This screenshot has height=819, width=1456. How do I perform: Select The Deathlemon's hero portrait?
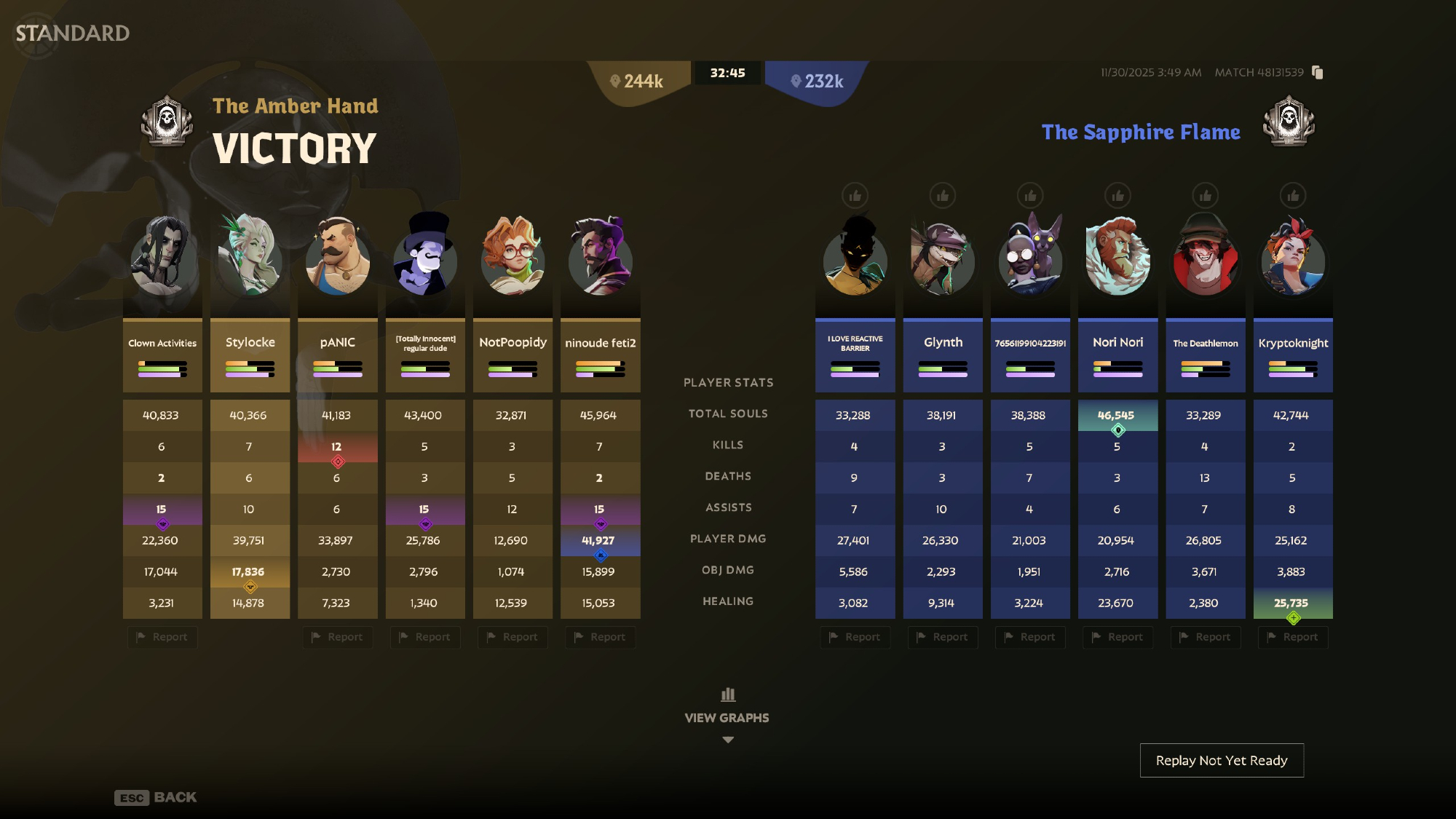click(x=1205, y=255)
